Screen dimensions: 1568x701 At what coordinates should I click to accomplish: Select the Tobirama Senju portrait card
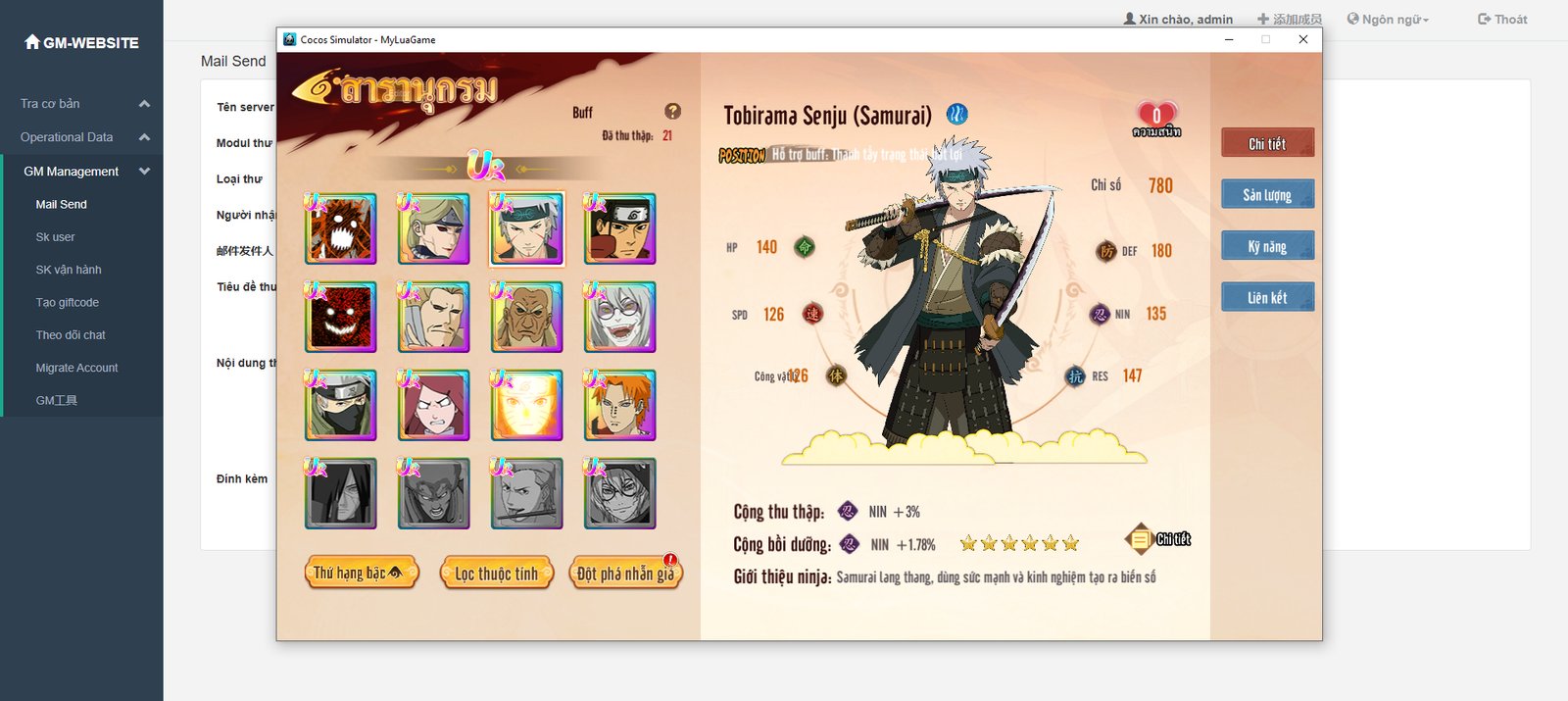pyautogui.click(x=527, y=229)
